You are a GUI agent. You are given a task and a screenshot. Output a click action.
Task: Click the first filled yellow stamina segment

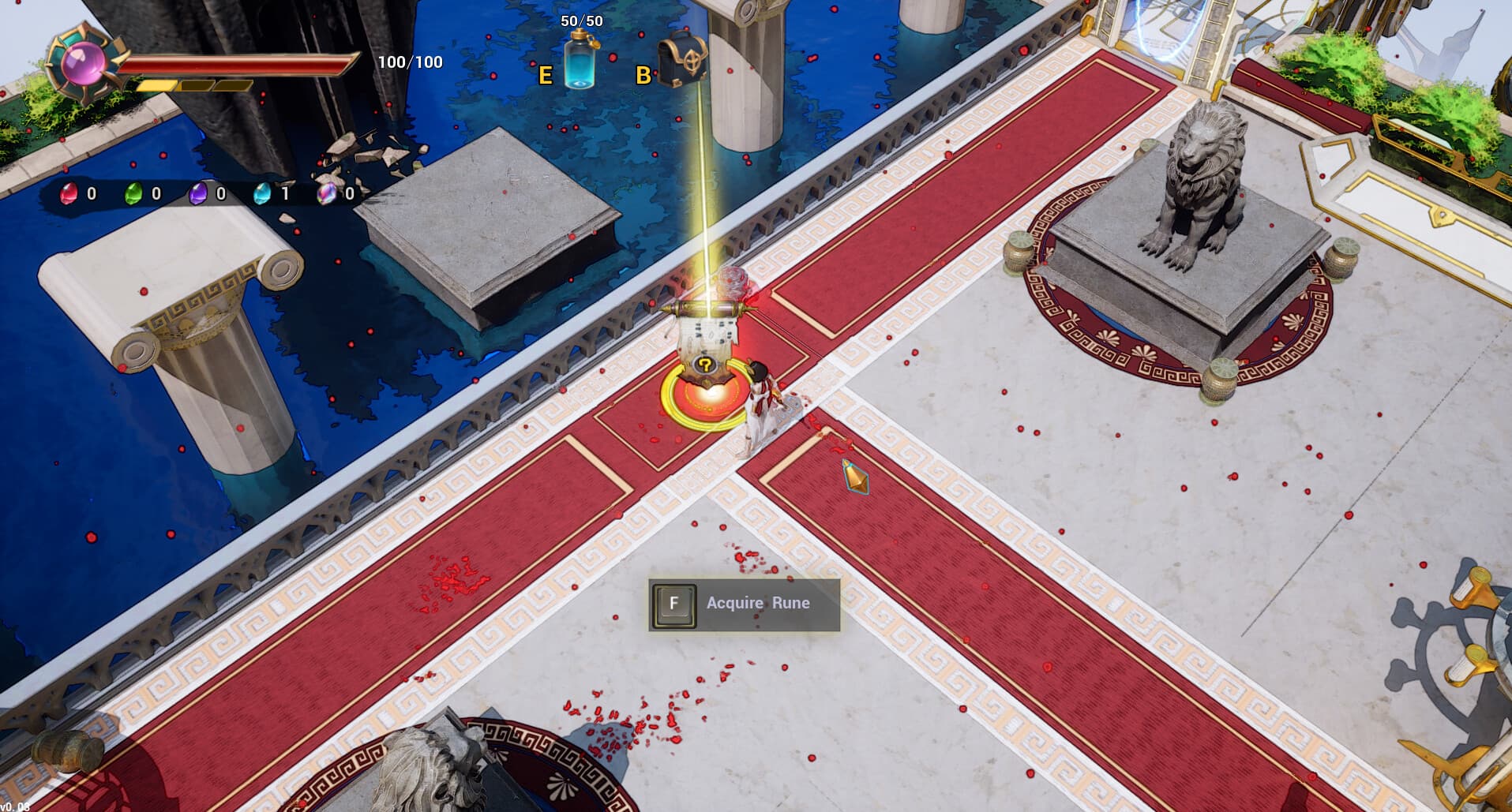(x=156, y=85)
